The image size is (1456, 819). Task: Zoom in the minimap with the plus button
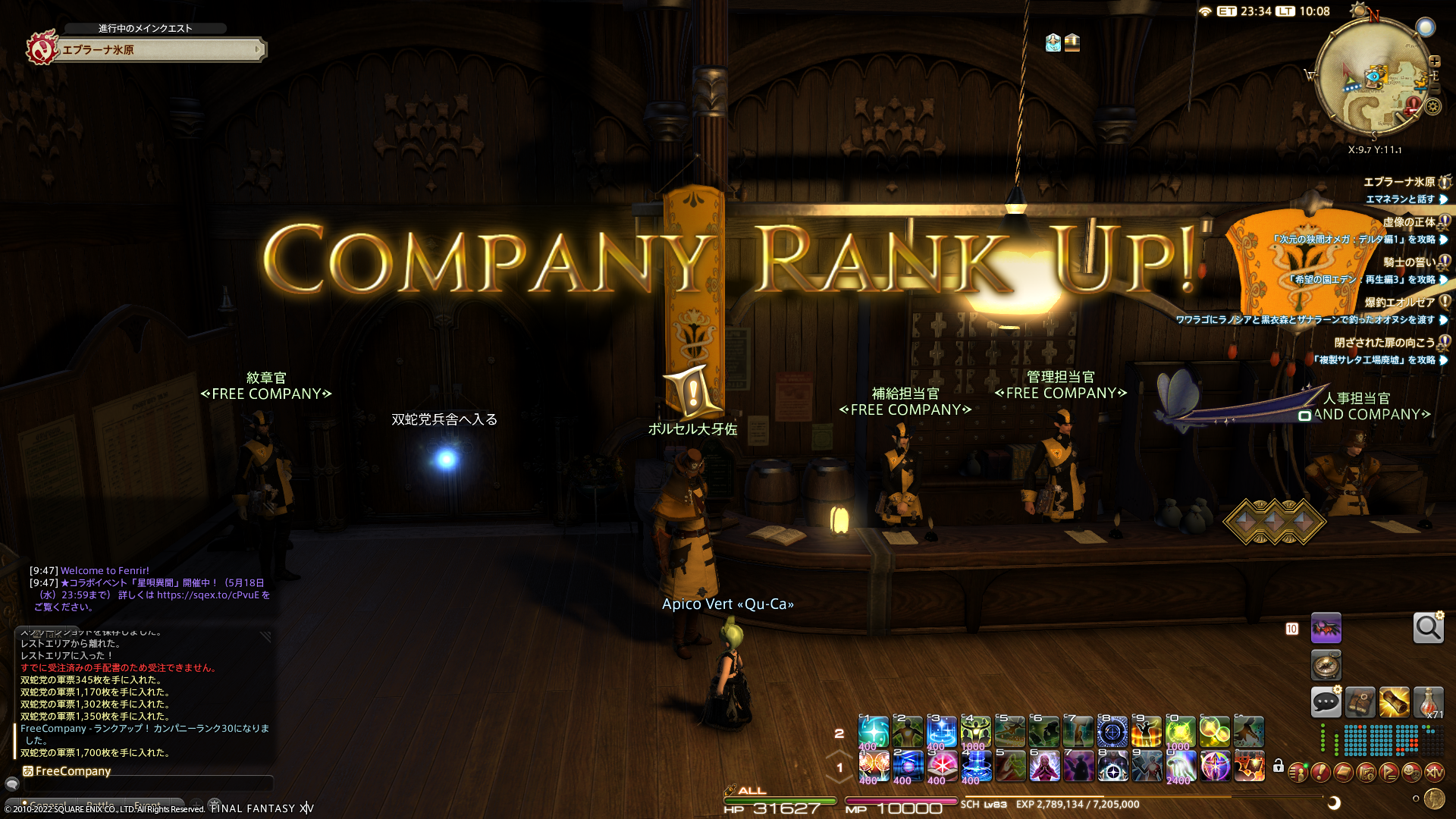coord(1434,61)
